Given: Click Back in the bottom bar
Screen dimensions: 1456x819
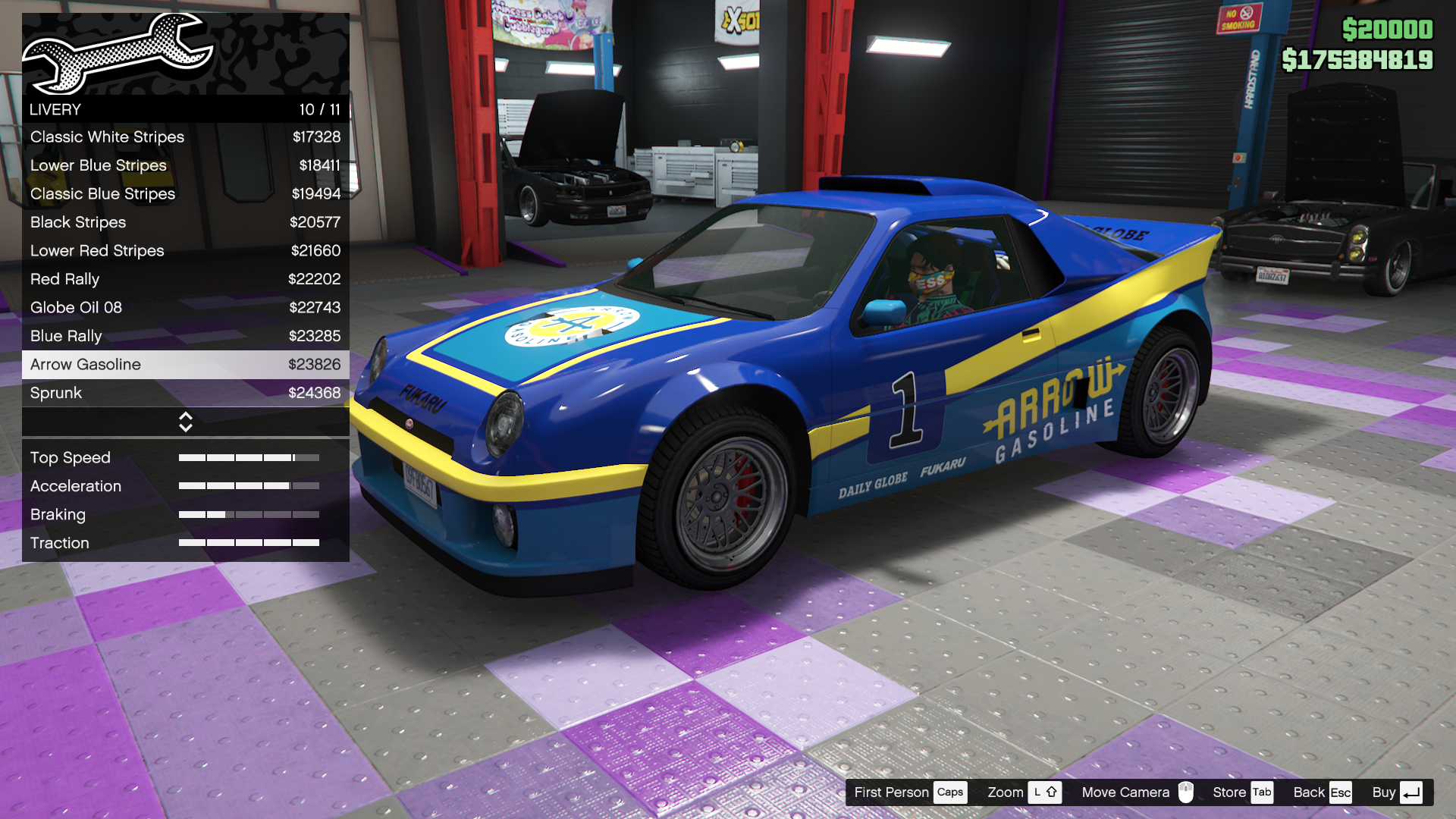Looking at the screenshot, I should click(x=1308, y=792).
